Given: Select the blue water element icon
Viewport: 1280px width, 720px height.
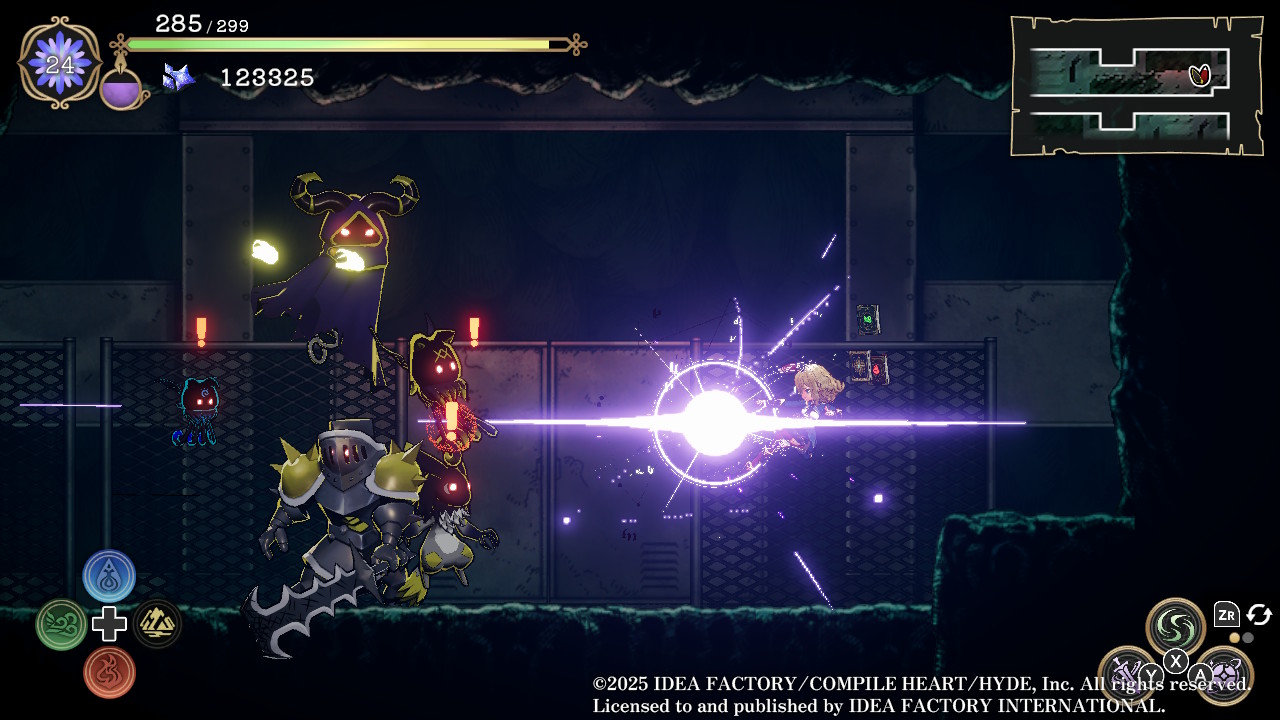Looking at the screenshot, I should (x=109, y=576).
